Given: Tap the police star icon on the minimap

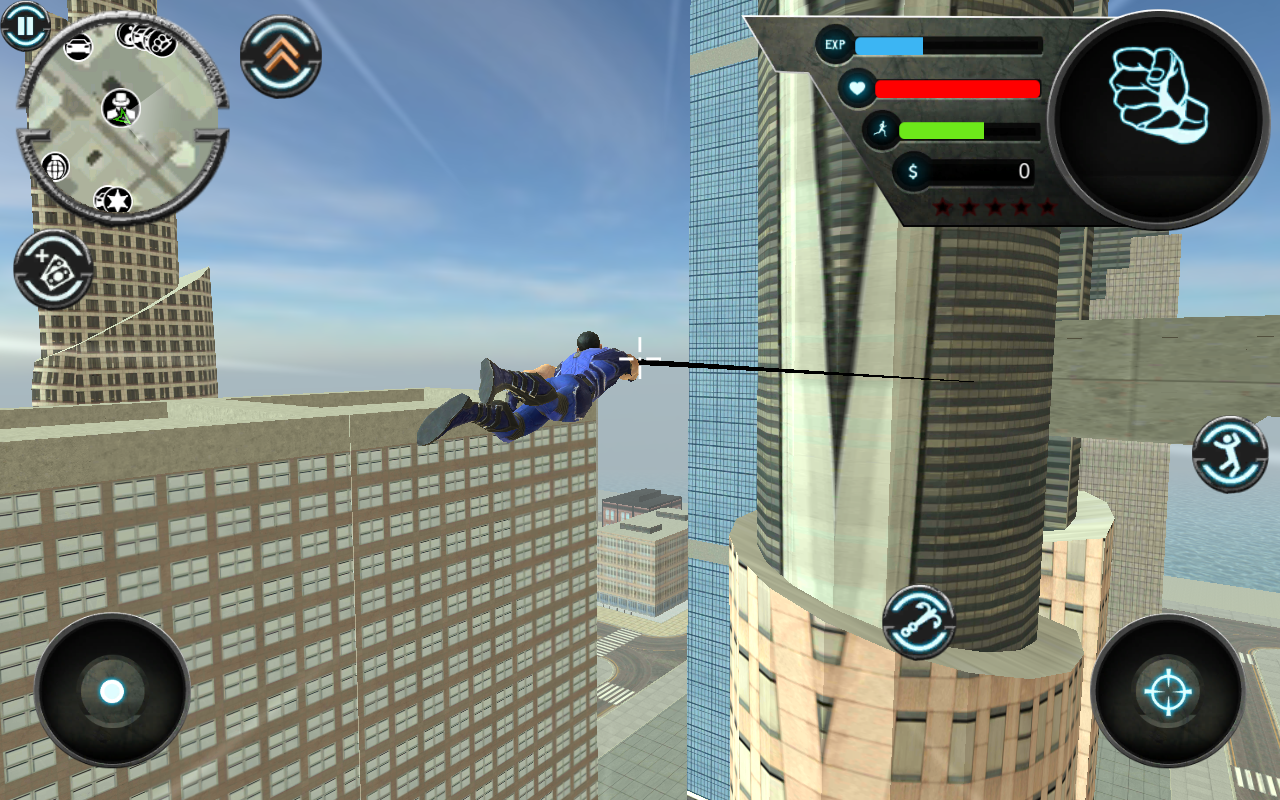Looking at the screenshot, I should pos(114,200).
